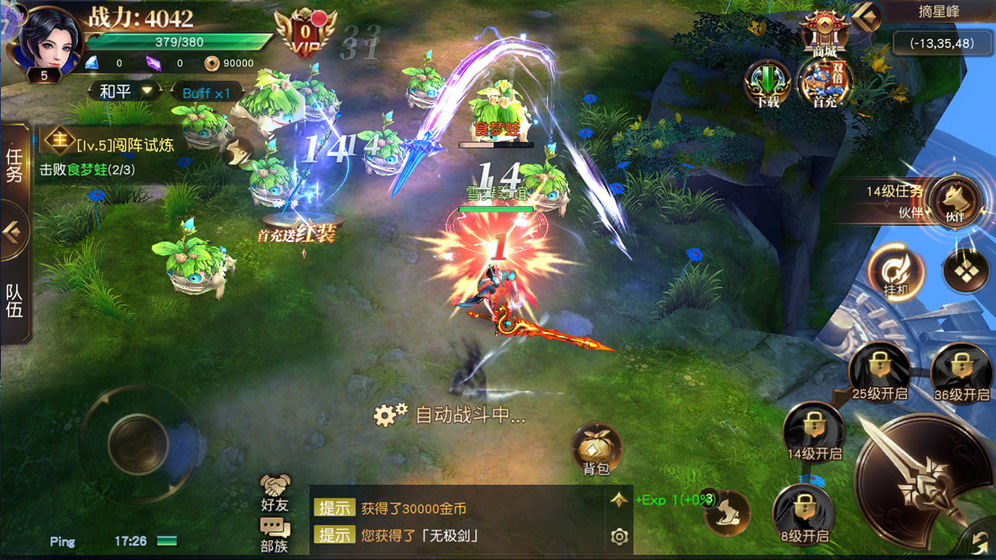The width and height of the screenshot is (996, 560).
Task: Tap the 下载 download icon
Action: coord(768,82)
